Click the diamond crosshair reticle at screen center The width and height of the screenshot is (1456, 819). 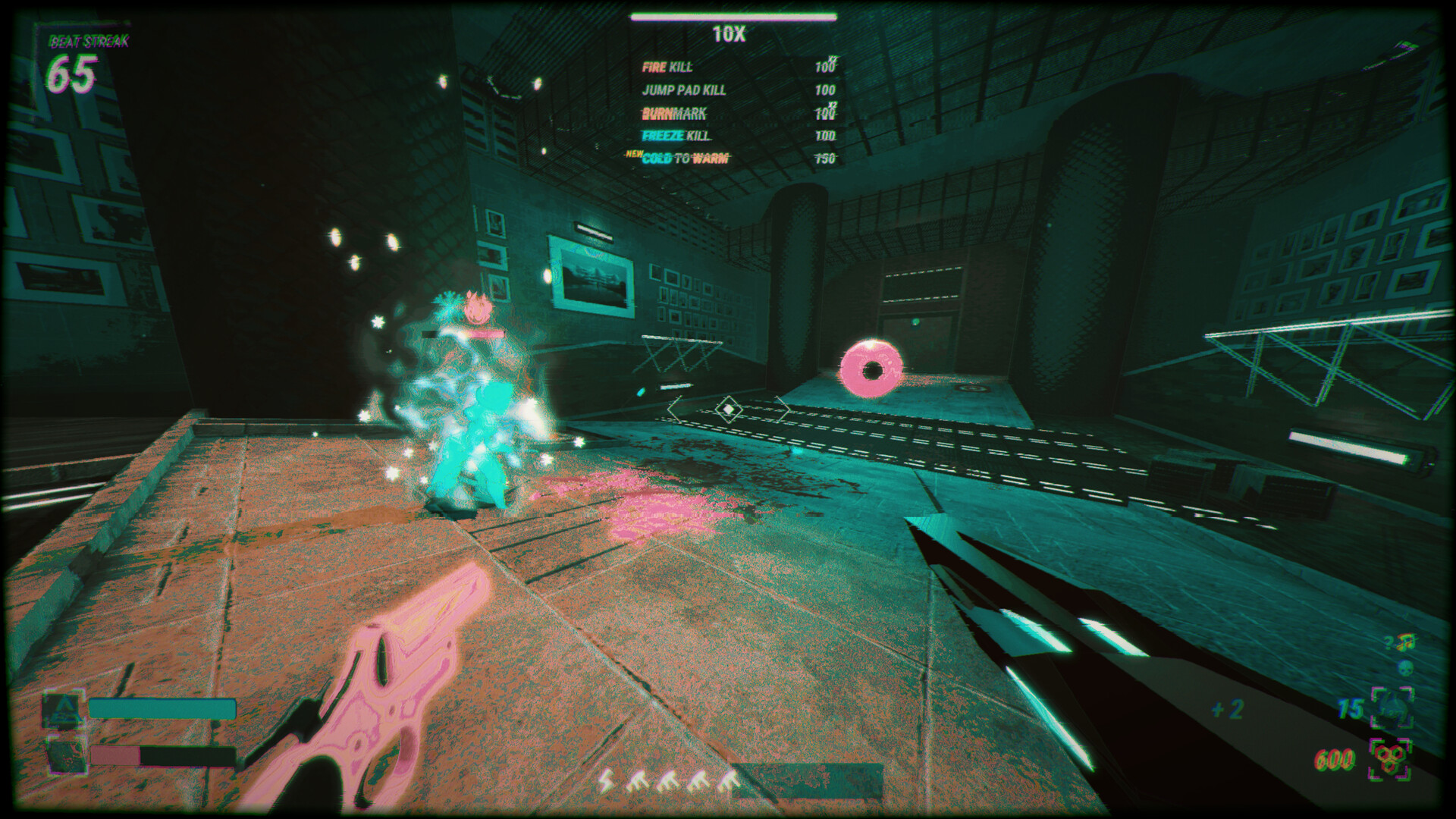pos(727,408)
